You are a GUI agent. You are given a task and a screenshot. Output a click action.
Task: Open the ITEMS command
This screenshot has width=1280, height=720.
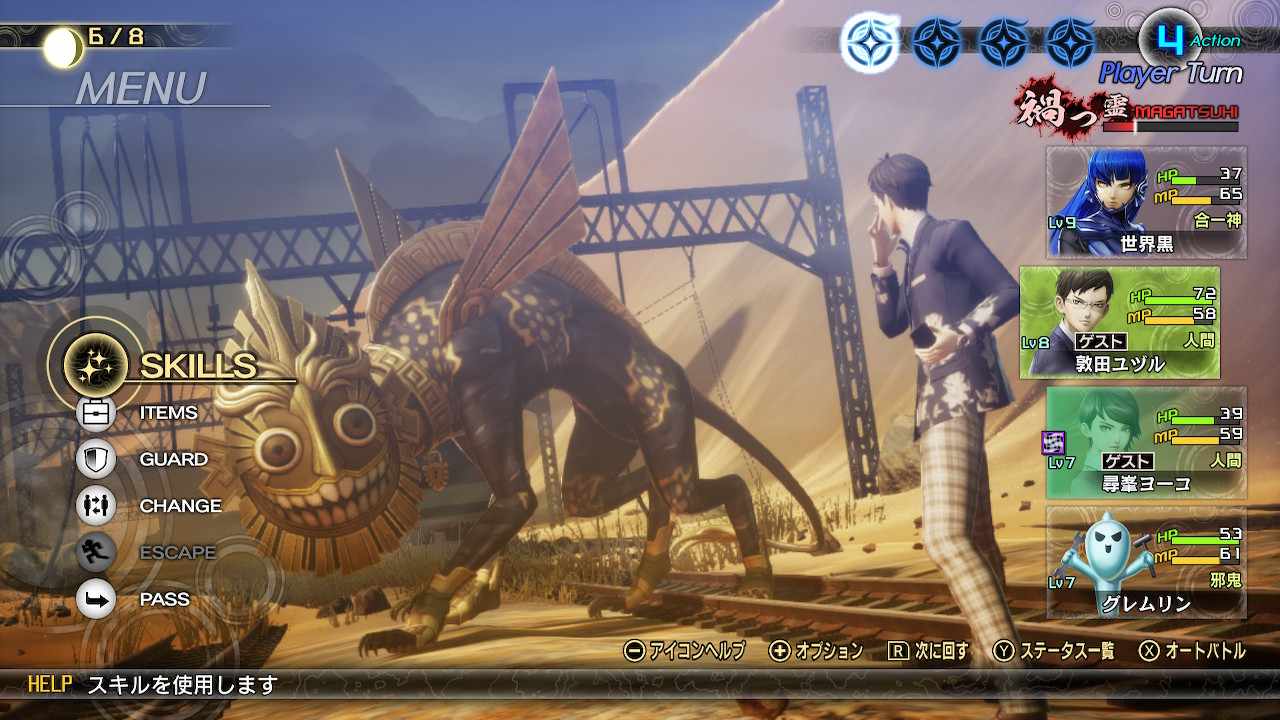167,412
